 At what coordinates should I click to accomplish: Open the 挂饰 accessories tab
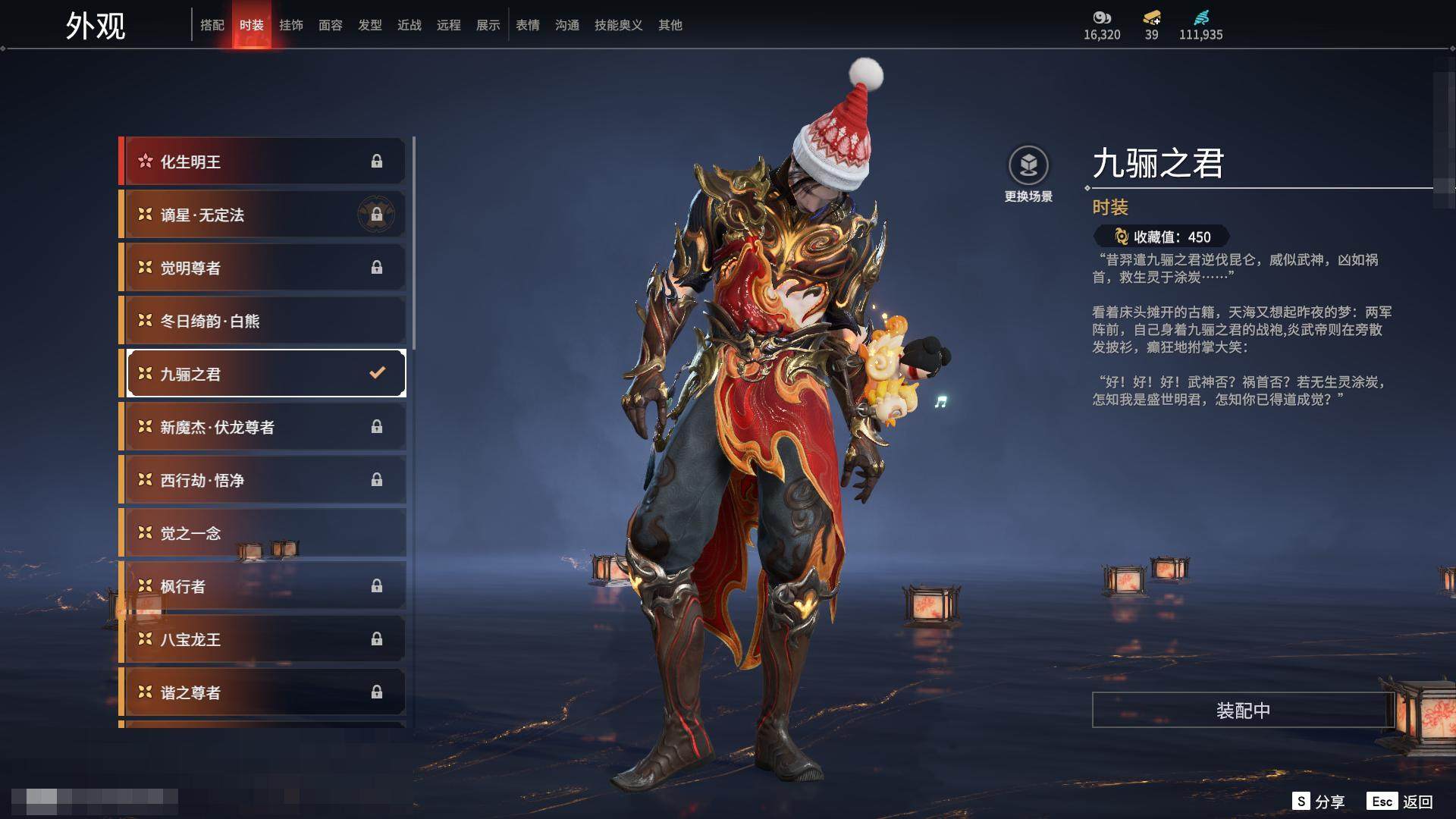click(x=291, y=25)
